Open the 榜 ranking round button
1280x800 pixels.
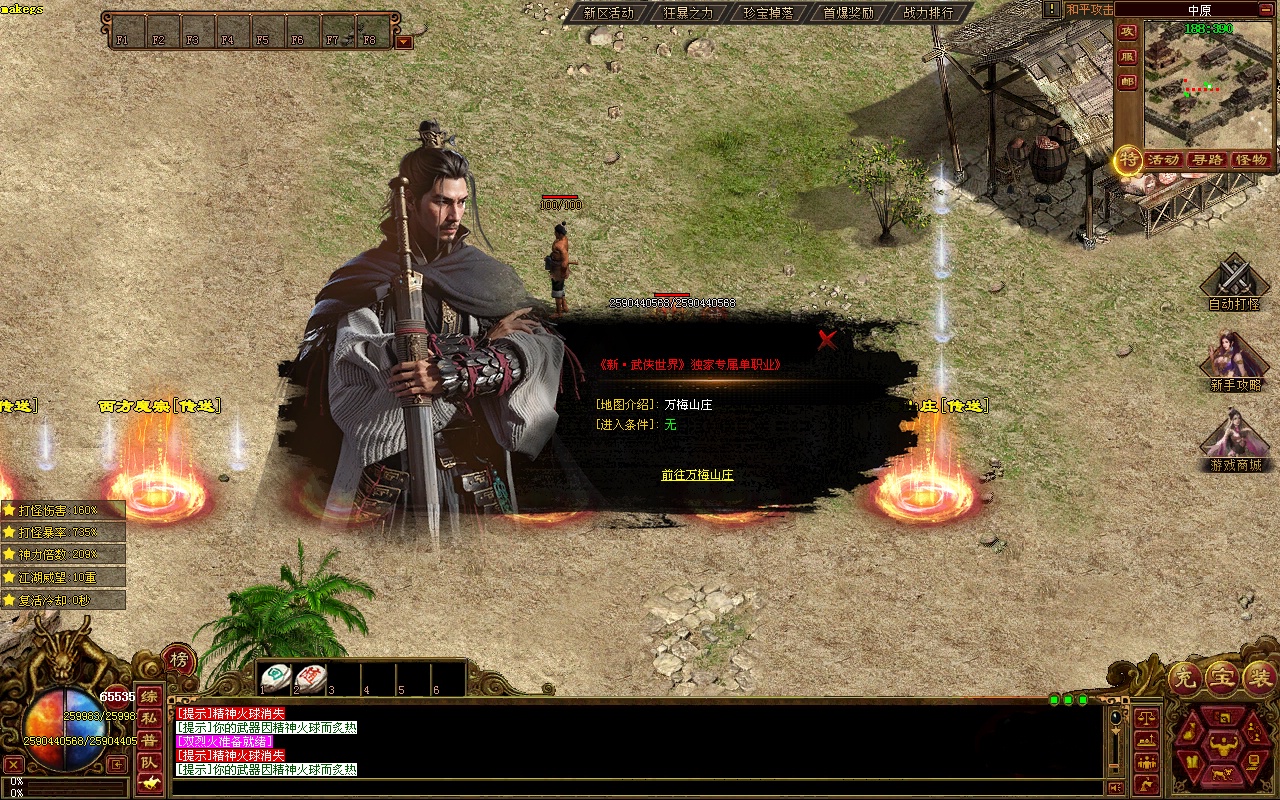(178, 660)
